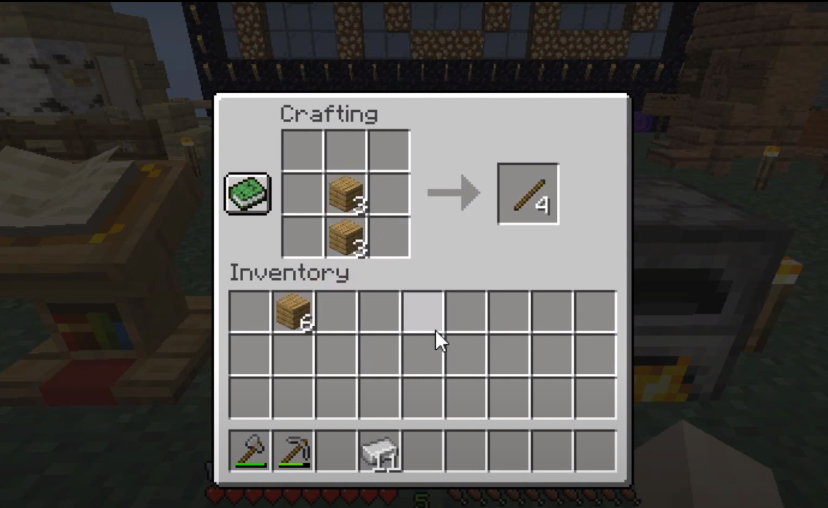Take the crafted sticks from the output slot
The image size is (828, 508).
[528, 194]
